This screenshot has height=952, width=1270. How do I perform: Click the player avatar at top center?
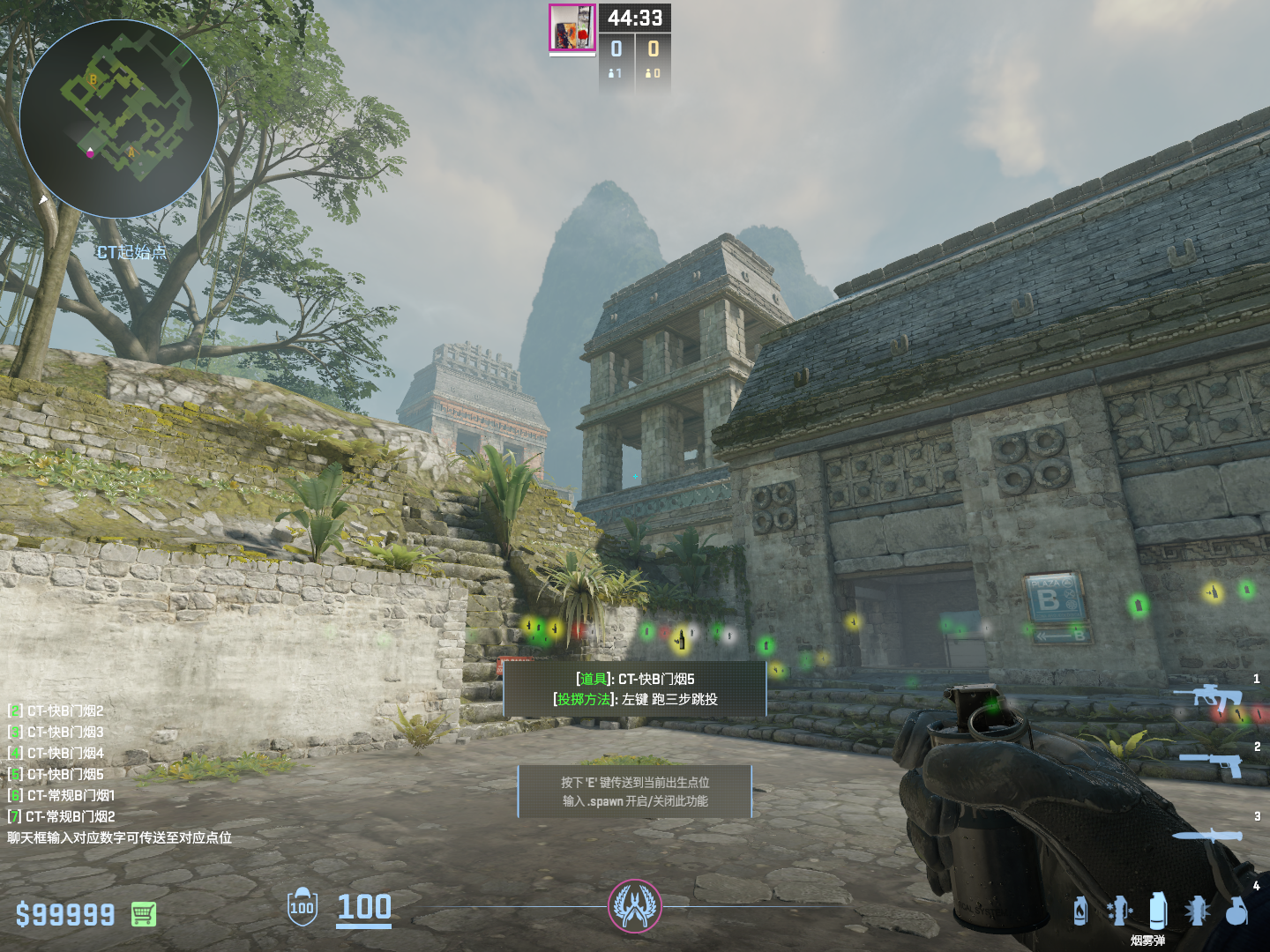point(572,27)
